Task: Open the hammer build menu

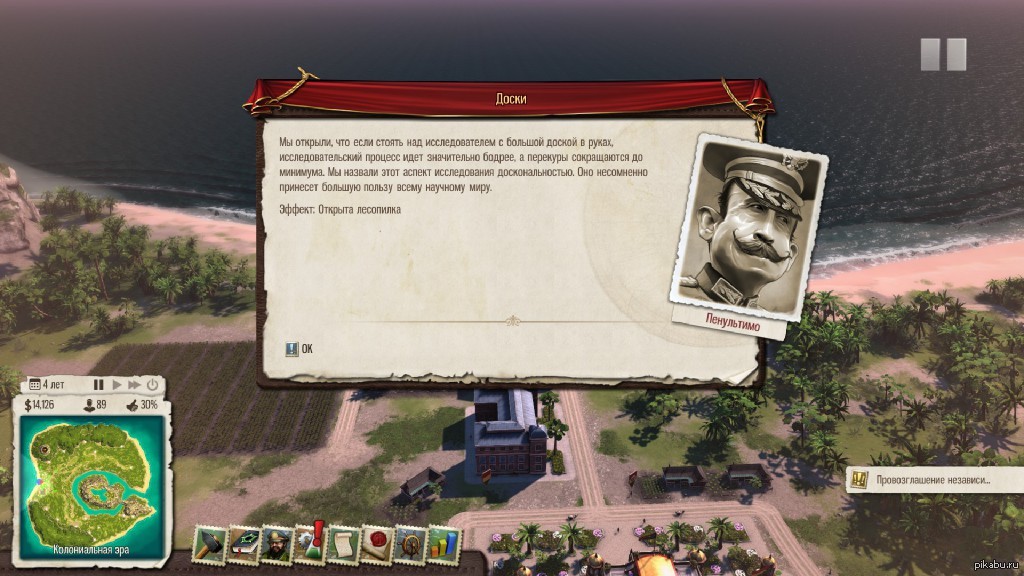Action: [x=209, y=542]
